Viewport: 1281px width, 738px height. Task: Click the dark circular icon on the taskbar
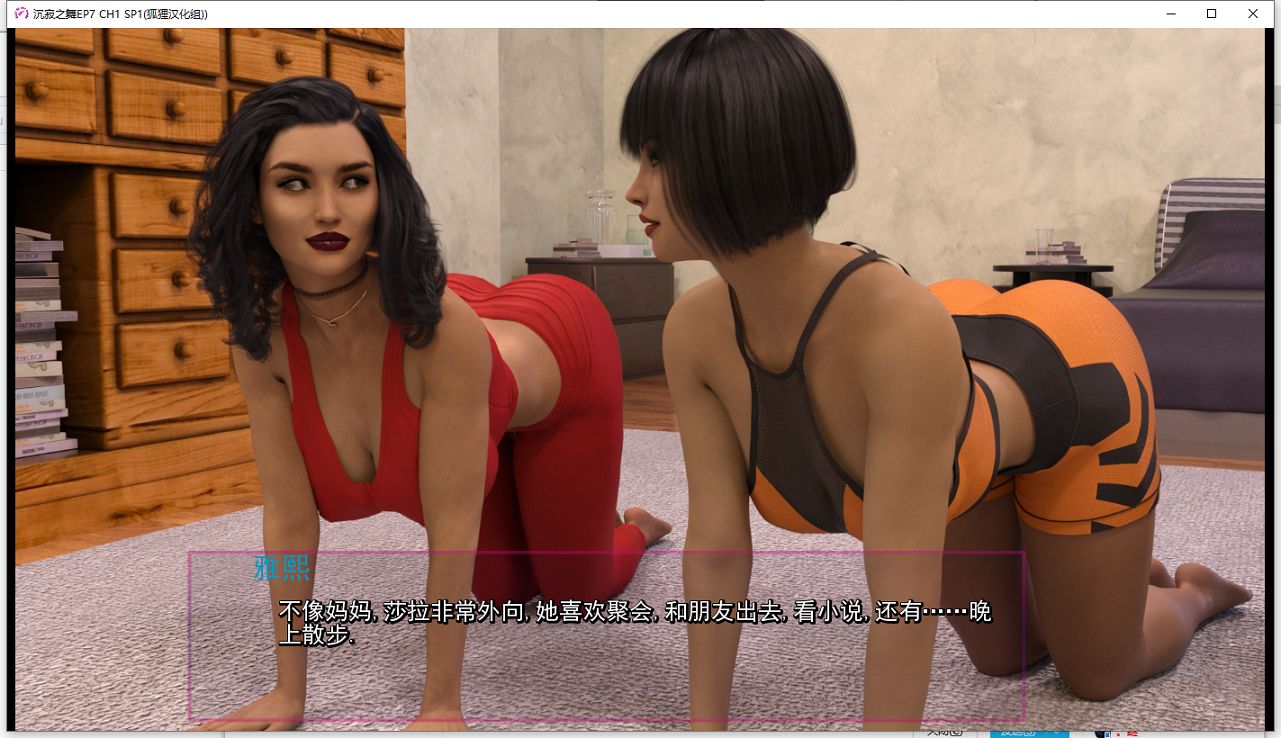[x=1098, y=734]
